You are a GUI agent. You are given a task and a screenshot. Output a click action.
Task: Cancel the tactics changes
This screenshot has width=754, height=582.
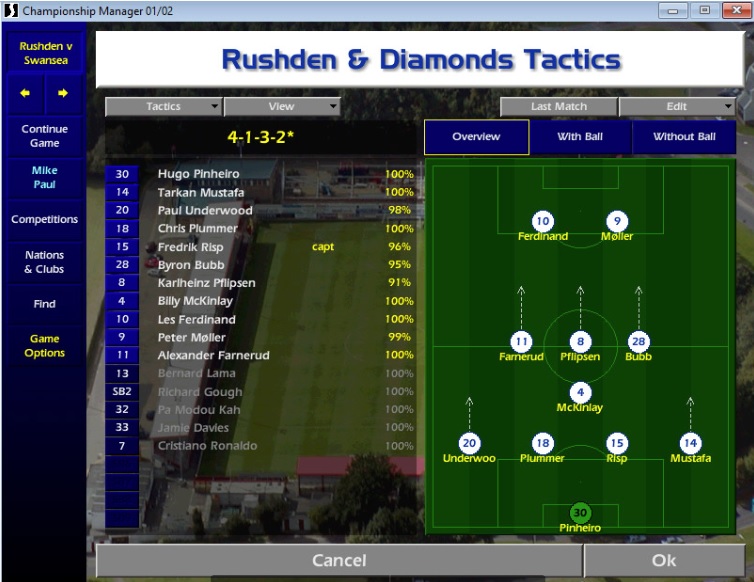(x=339, y=560)
